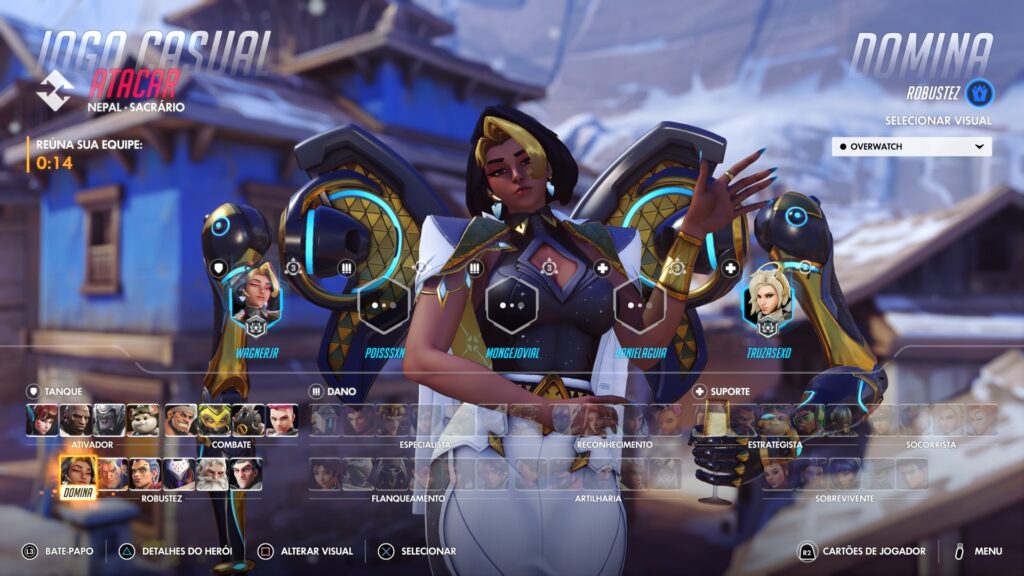The height and width of the screenshot is (576, 1024).
Task: Select the masked Ramattra portrait
Action: point(180,473)
